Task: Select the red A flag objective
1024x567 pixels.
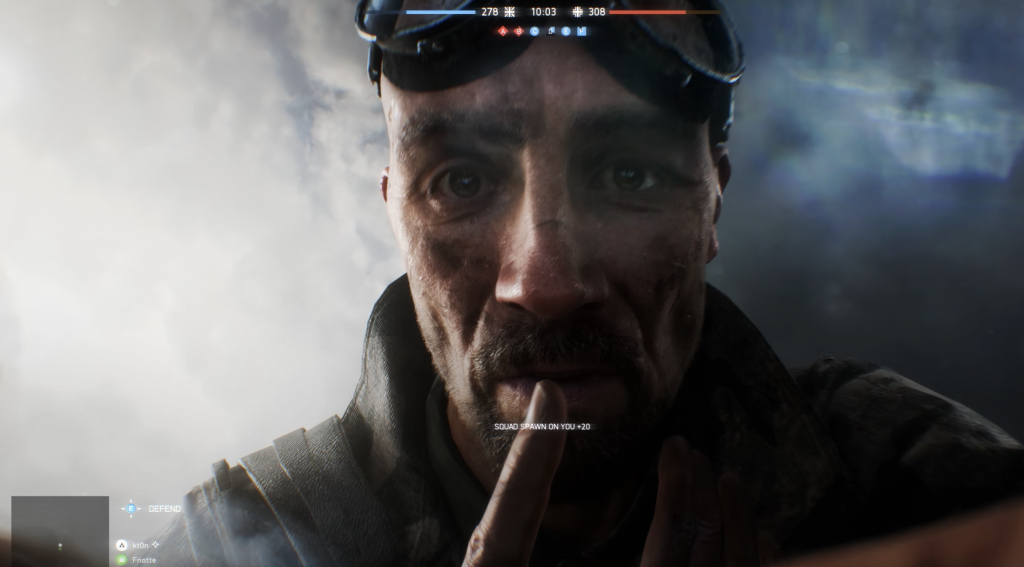Action: coord(503,31)
